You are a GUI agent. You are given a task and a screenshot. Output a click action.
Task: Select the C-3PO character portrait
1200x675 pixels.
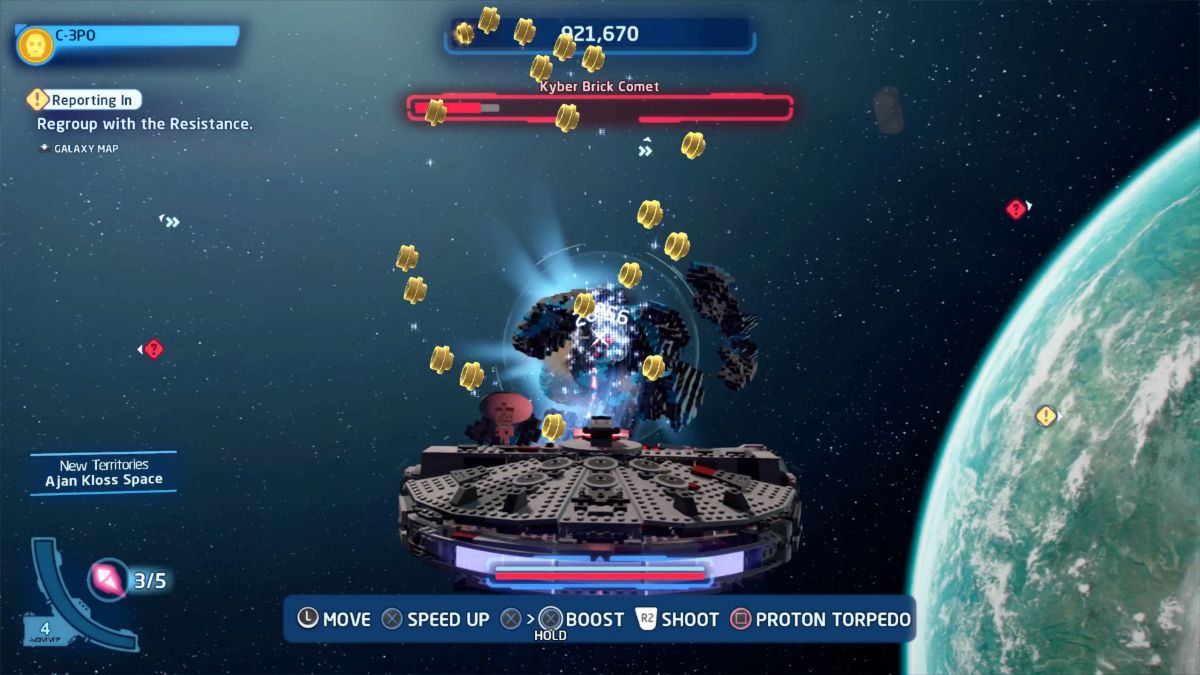pyautogui.click(x=35, y=44)
